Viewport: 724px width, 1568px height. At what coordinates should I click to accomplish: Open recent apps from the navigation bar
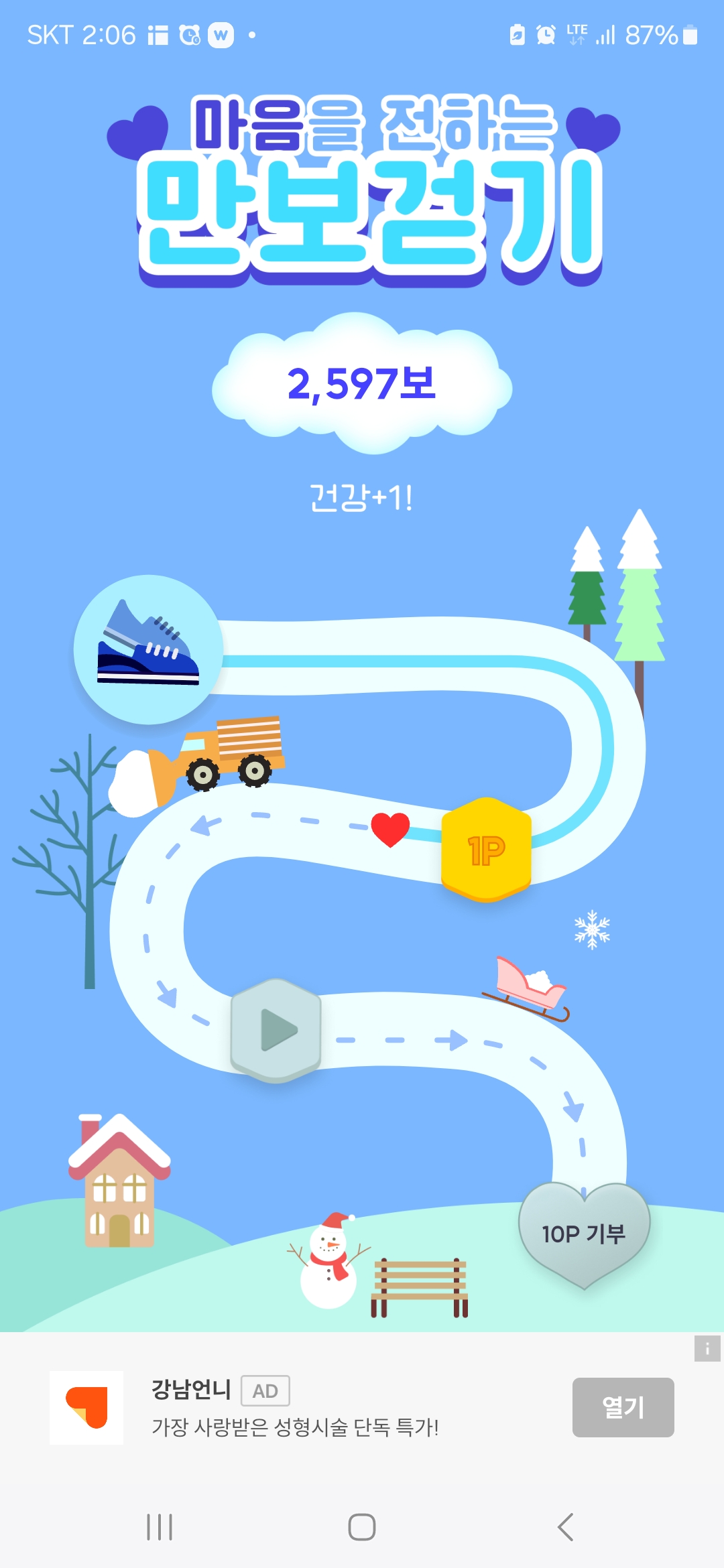(160, 1527)
